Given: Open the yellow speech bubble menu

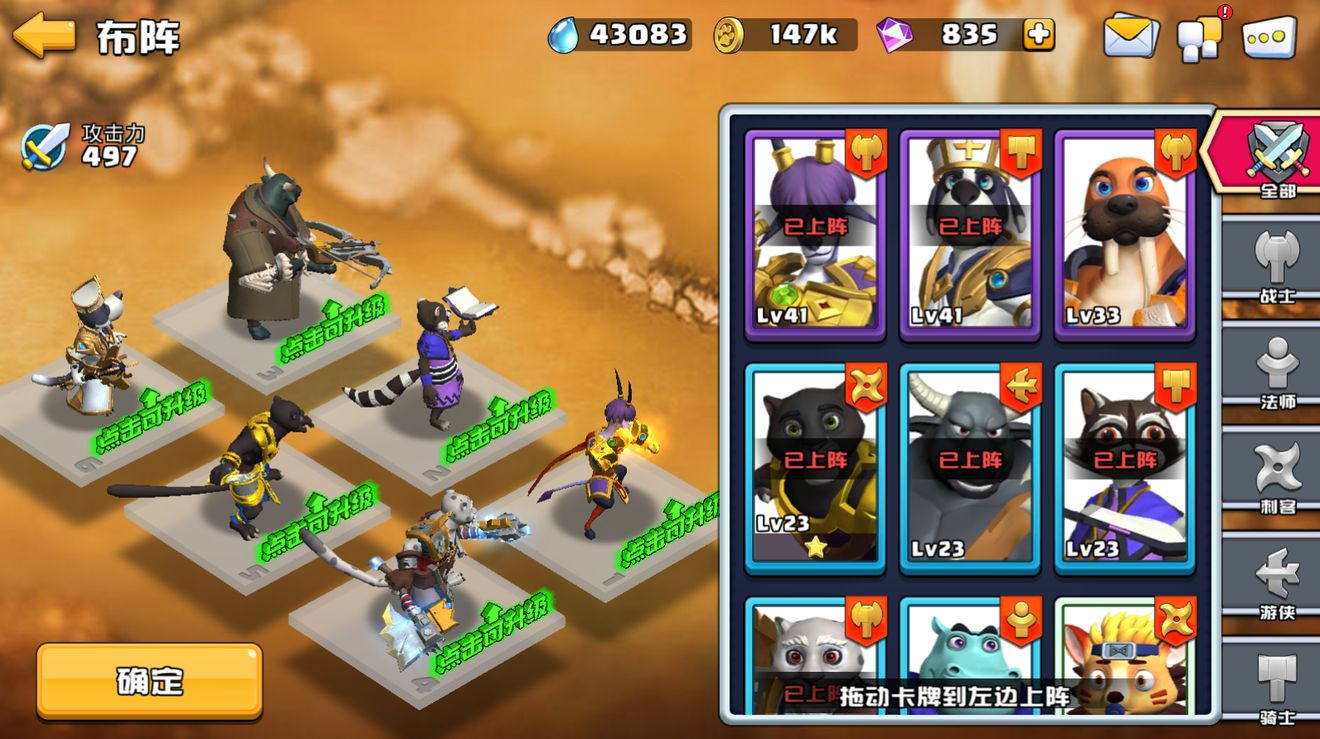Looking at the screenshot, I should tap(1269, 37).
